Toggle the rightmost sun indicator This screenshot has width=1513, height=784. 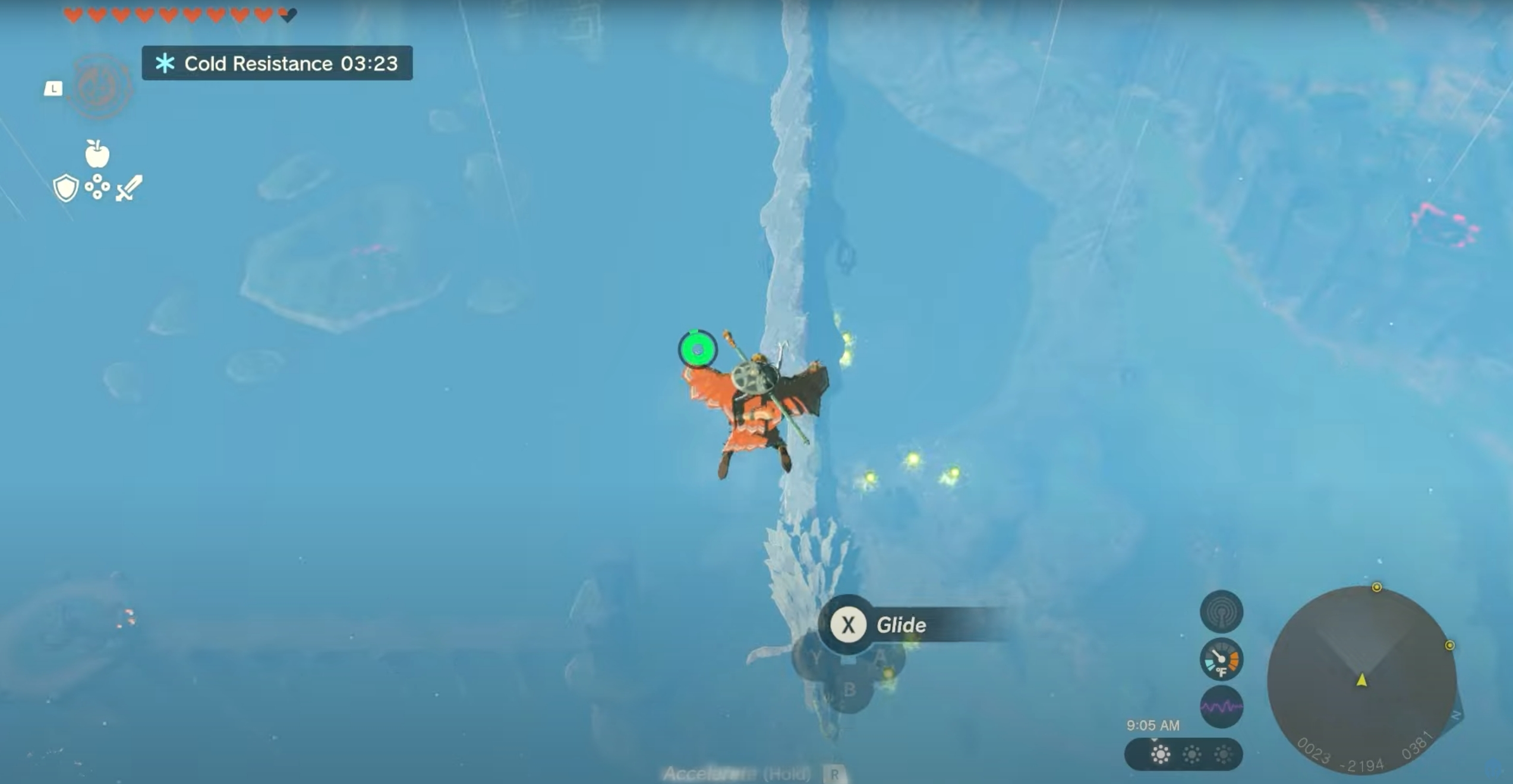coord(1223,754)
